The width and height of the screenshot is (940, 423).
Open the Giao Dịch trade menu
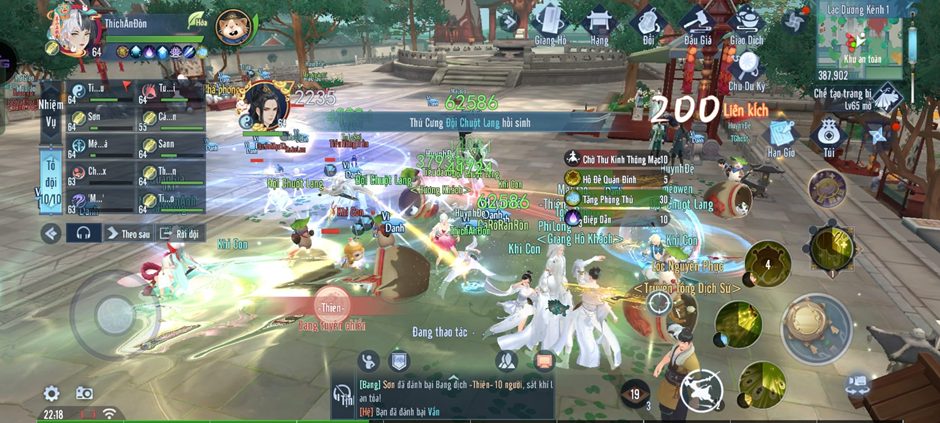(x=746, y=22)
